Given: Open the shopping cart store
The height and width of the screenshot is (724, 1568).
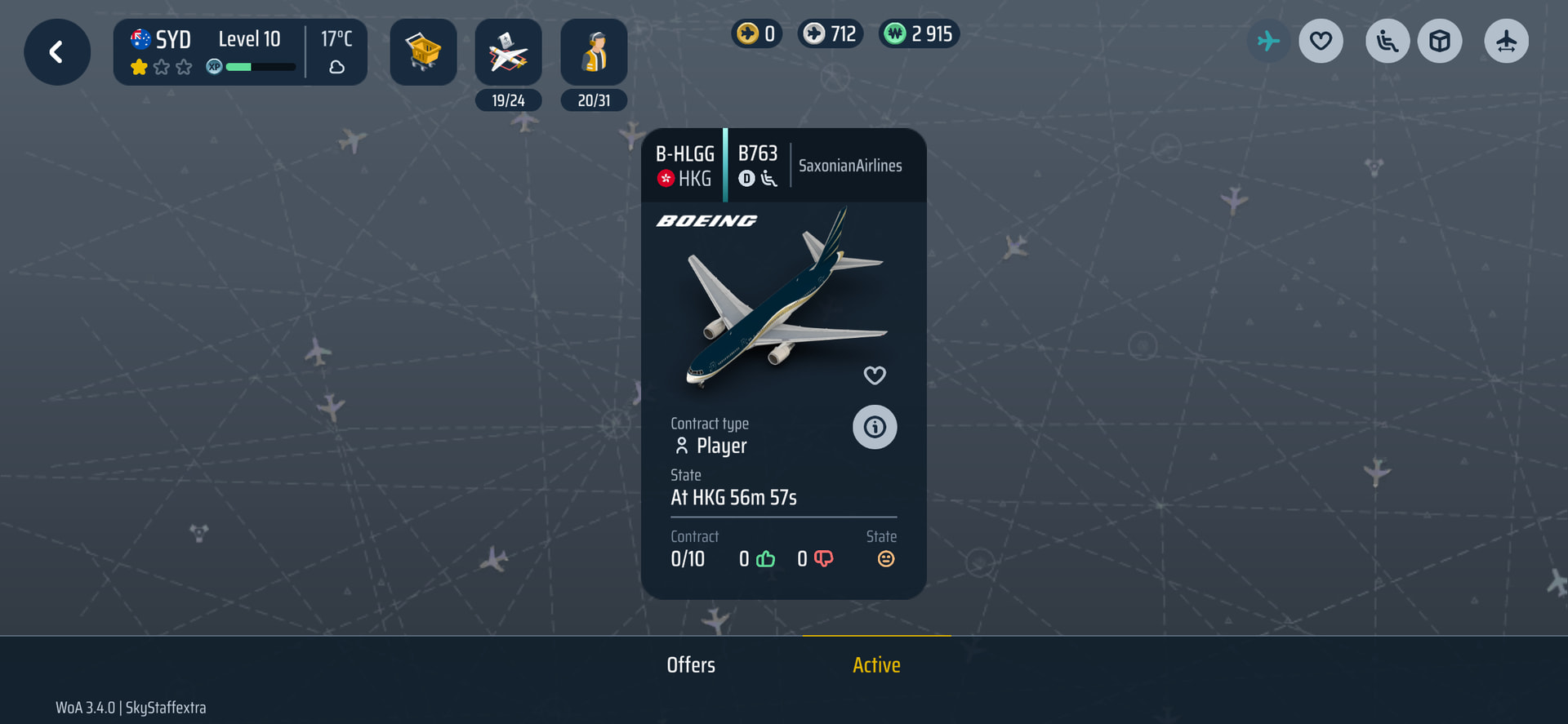Looking at the screenshot, I should click(423, 52).
